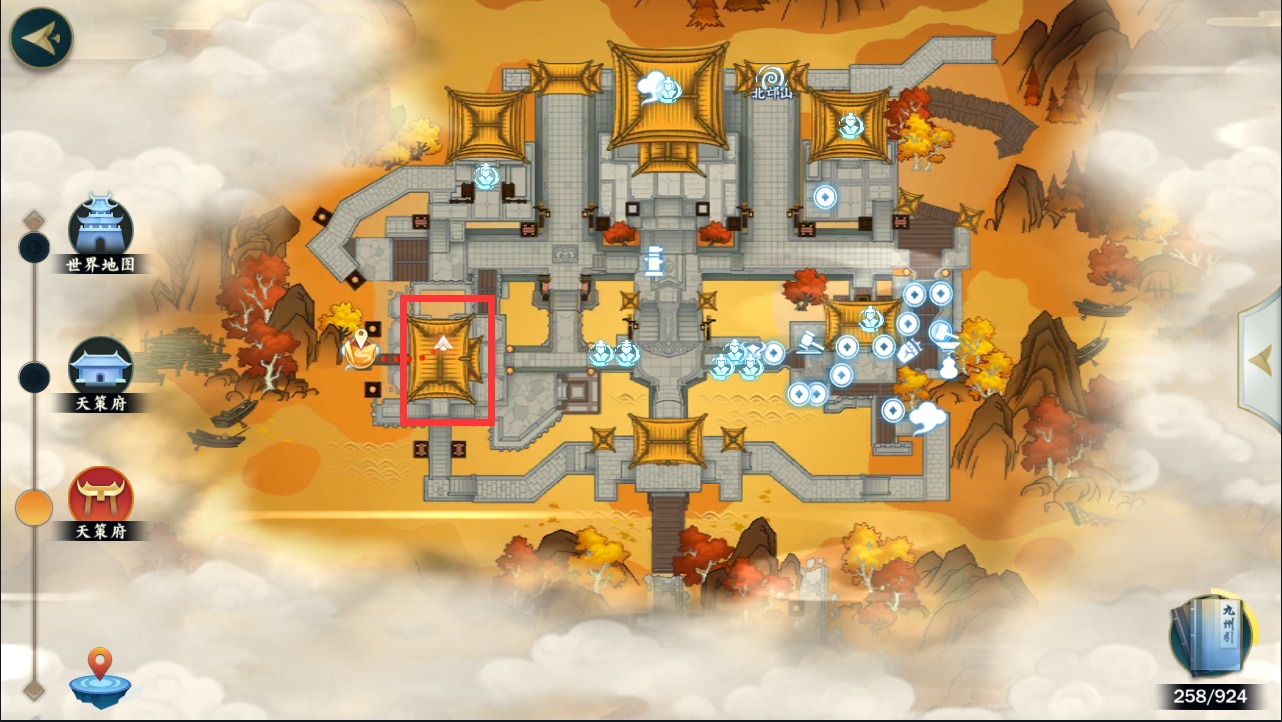Click the player arrow marker in red frame

442,347
